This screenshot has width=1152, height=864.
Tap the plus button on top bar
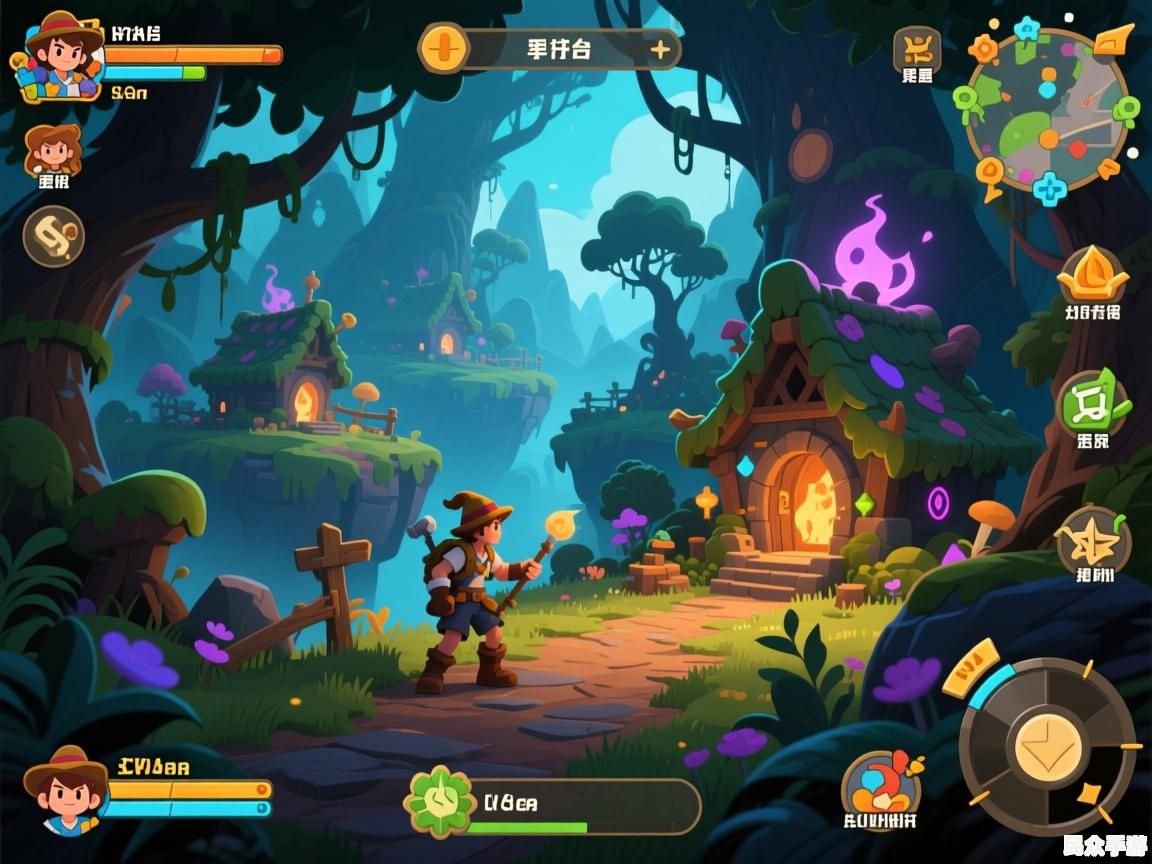pyautogui.click(x=660, y=49)
